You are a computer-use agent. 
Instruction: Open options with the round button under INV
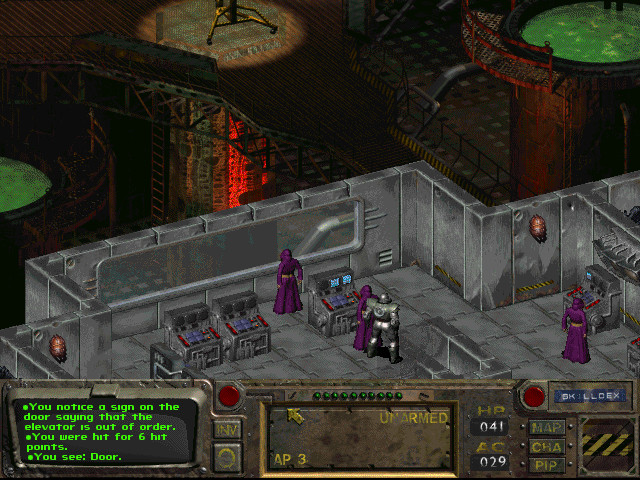(228, 458)
